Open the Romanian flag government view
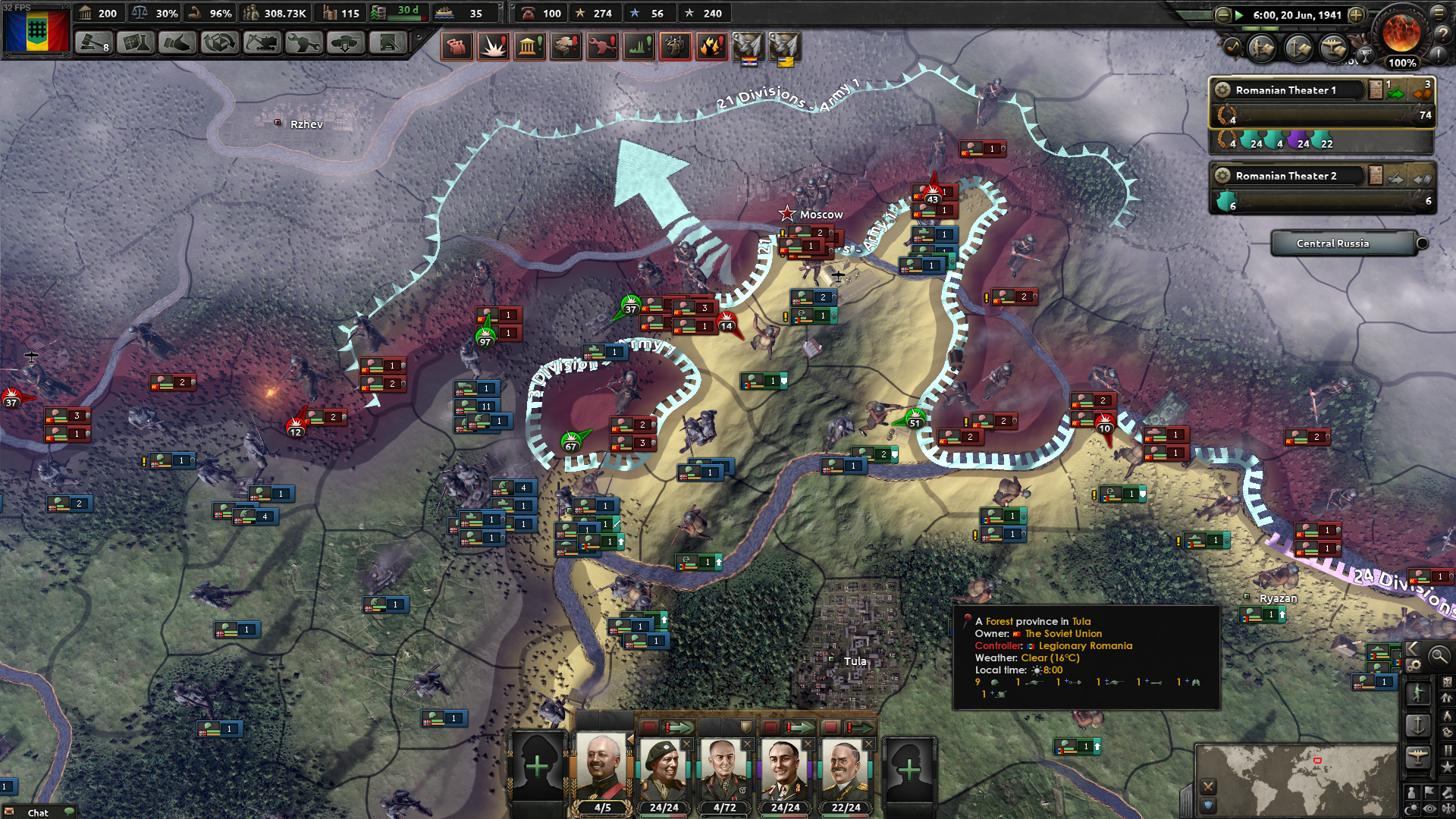 pyautogui.click(x=36, y=30)
